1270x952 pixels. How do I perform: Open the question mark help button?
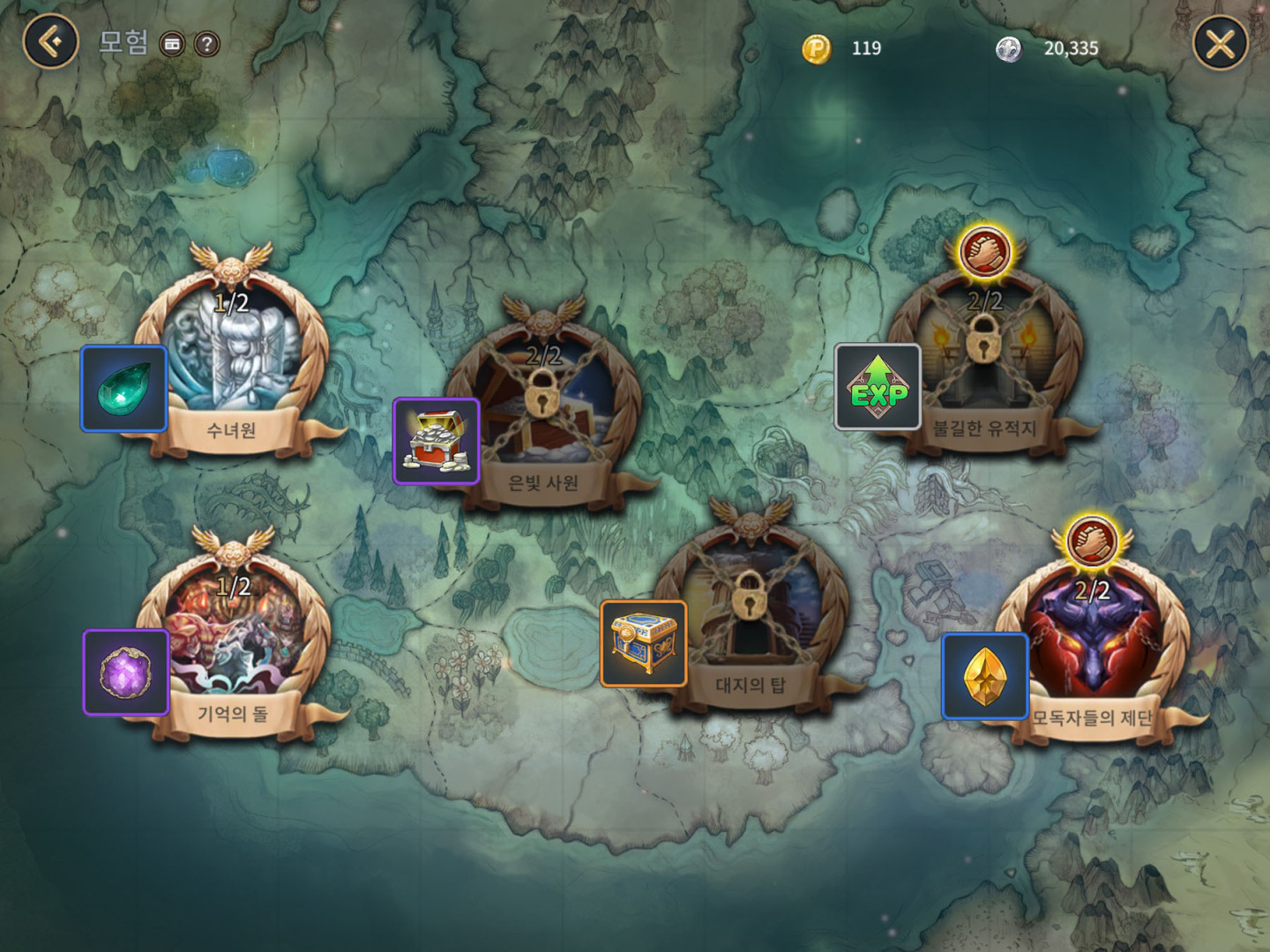[206, 44]
